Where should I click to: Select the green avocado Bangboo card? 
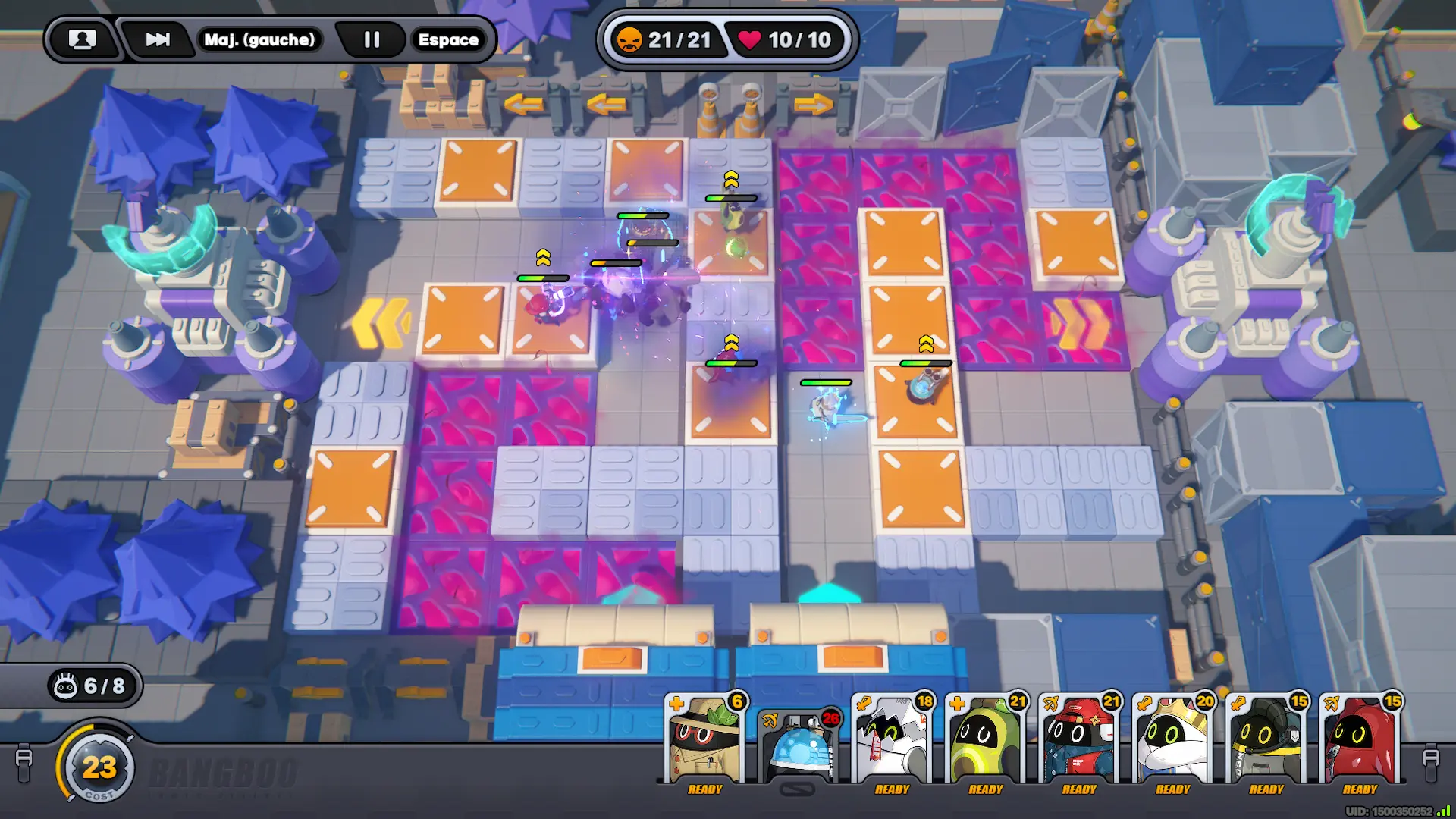click(985, 741)
